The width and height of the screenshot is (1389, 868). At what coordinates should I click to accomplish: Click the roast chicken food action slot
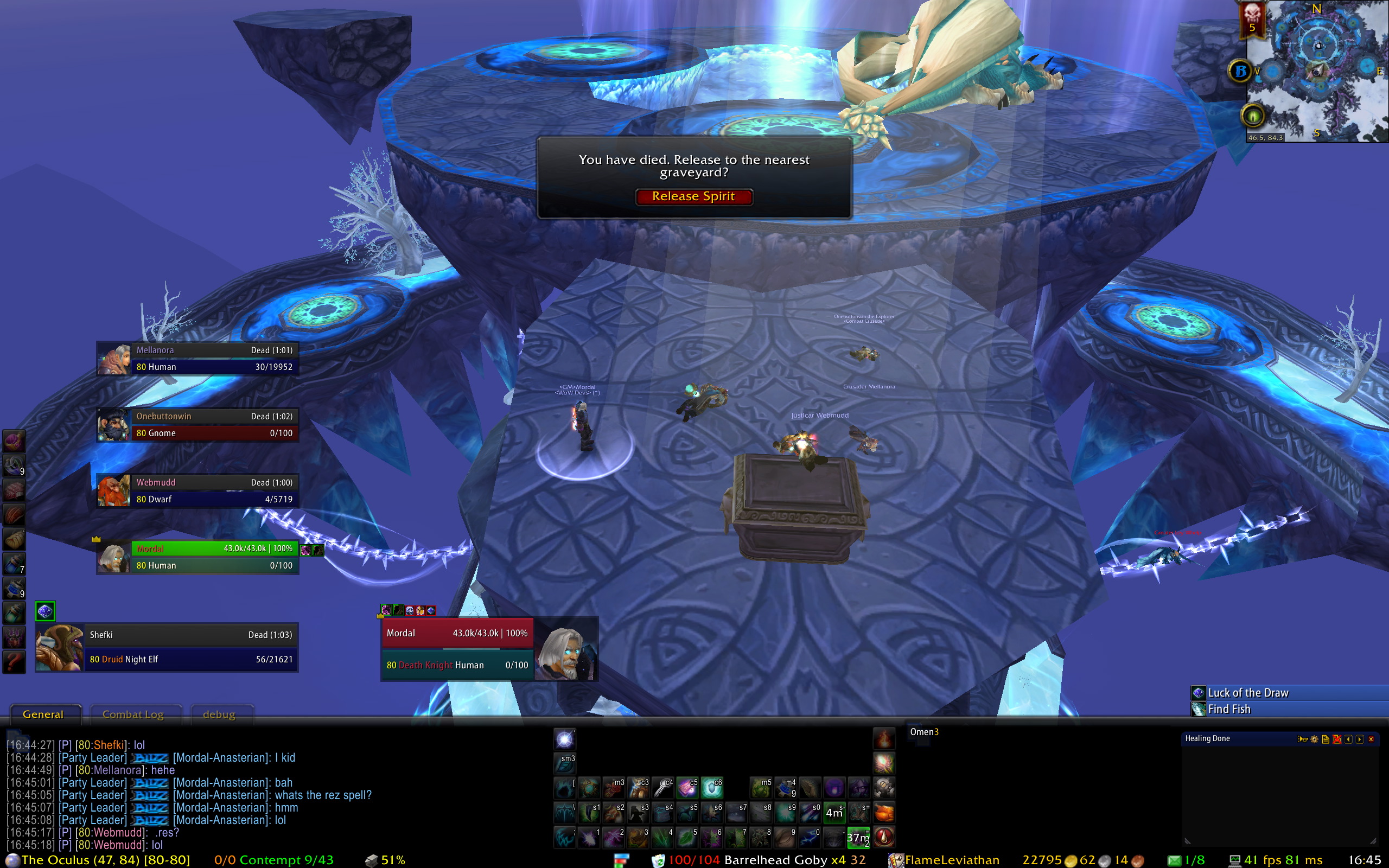(x=884, y=813)
